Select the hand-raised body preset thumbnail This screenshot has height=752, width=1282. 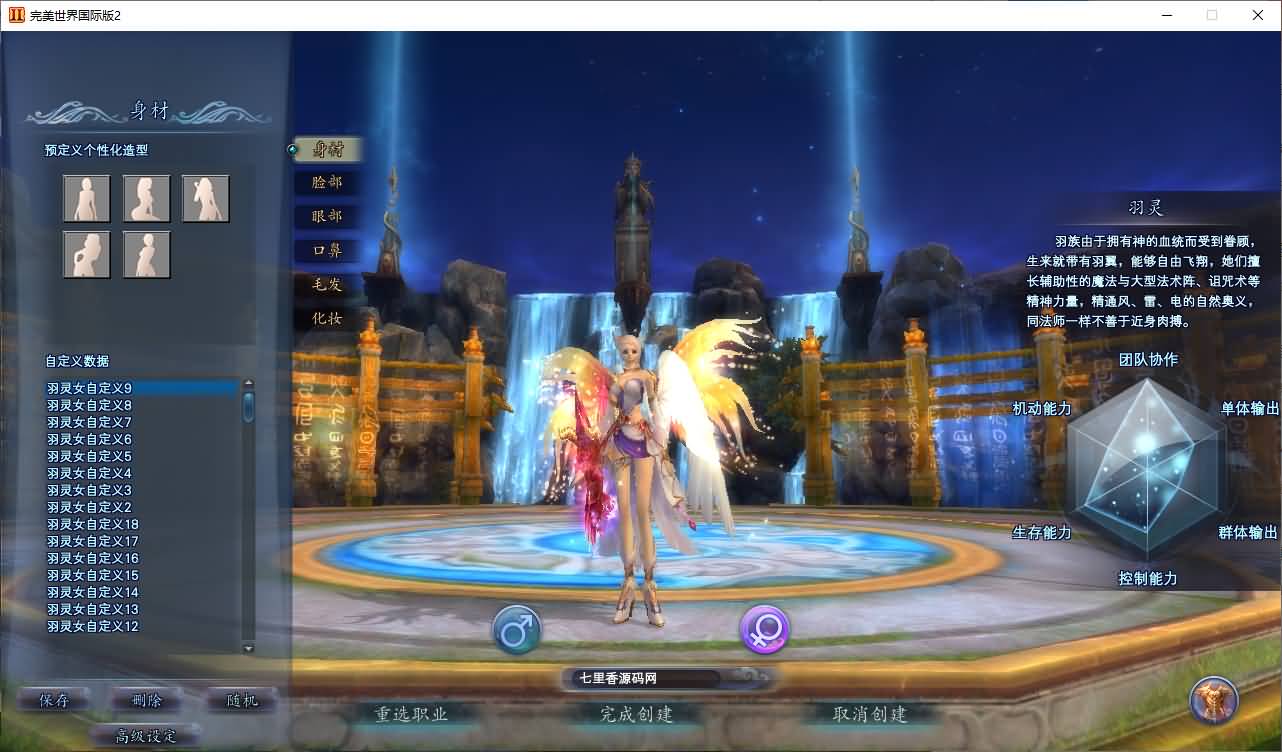205,197
